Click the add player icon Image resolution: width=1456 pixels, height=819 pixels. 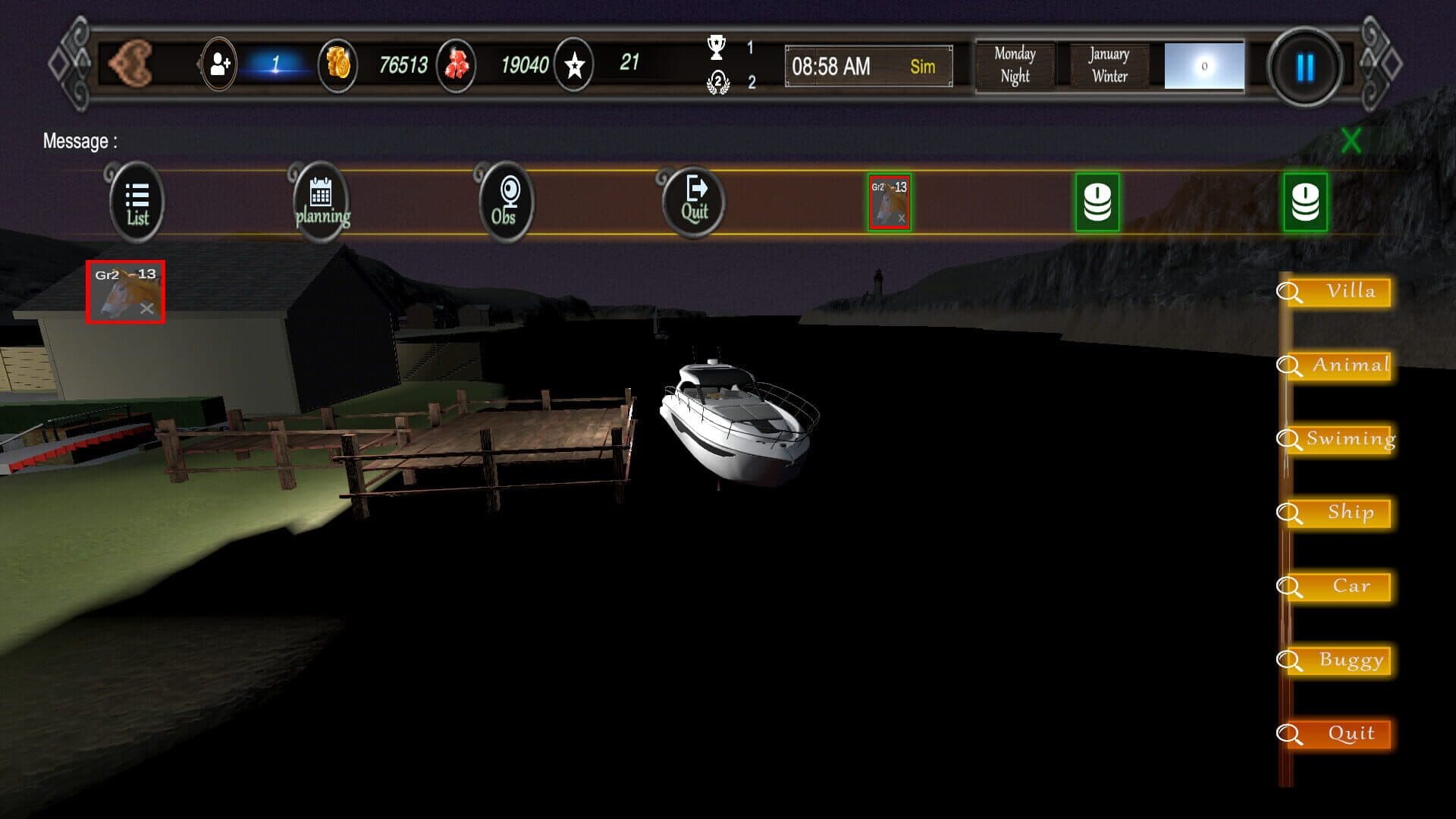(x=219, y=66)
